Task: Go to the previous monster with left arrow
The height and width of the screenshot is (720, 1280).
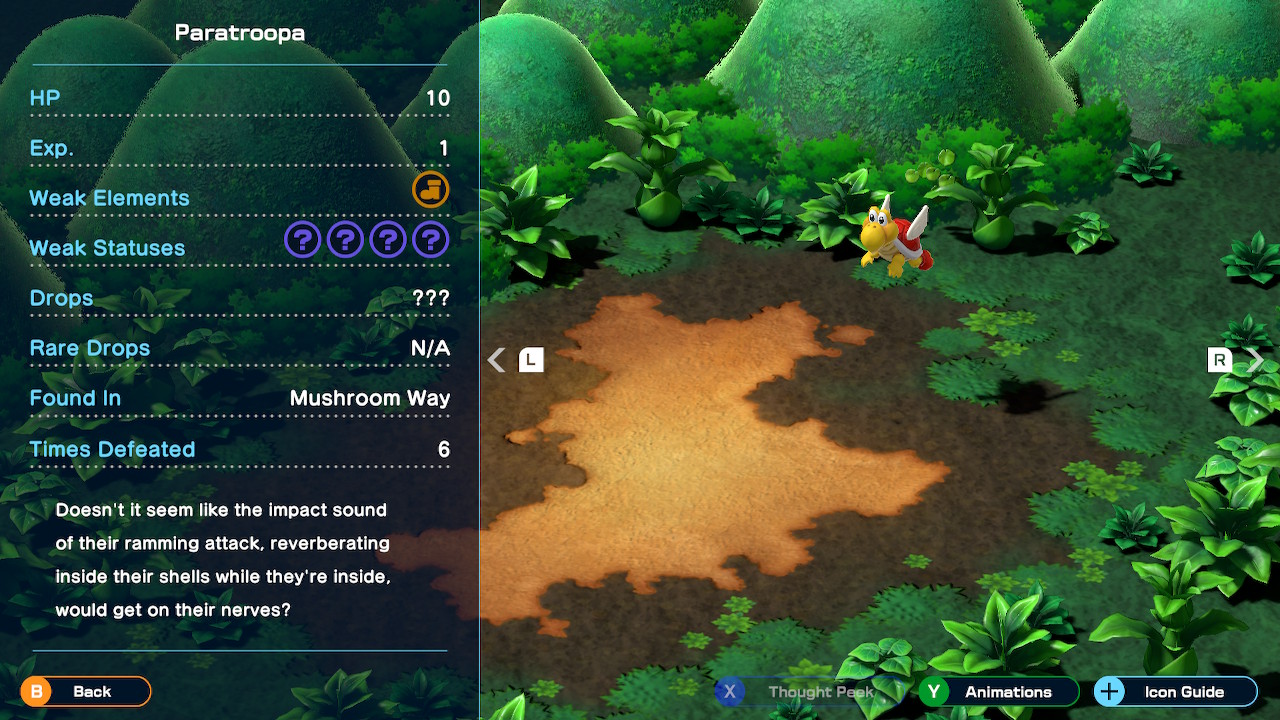Action: (x=497, y=360)
